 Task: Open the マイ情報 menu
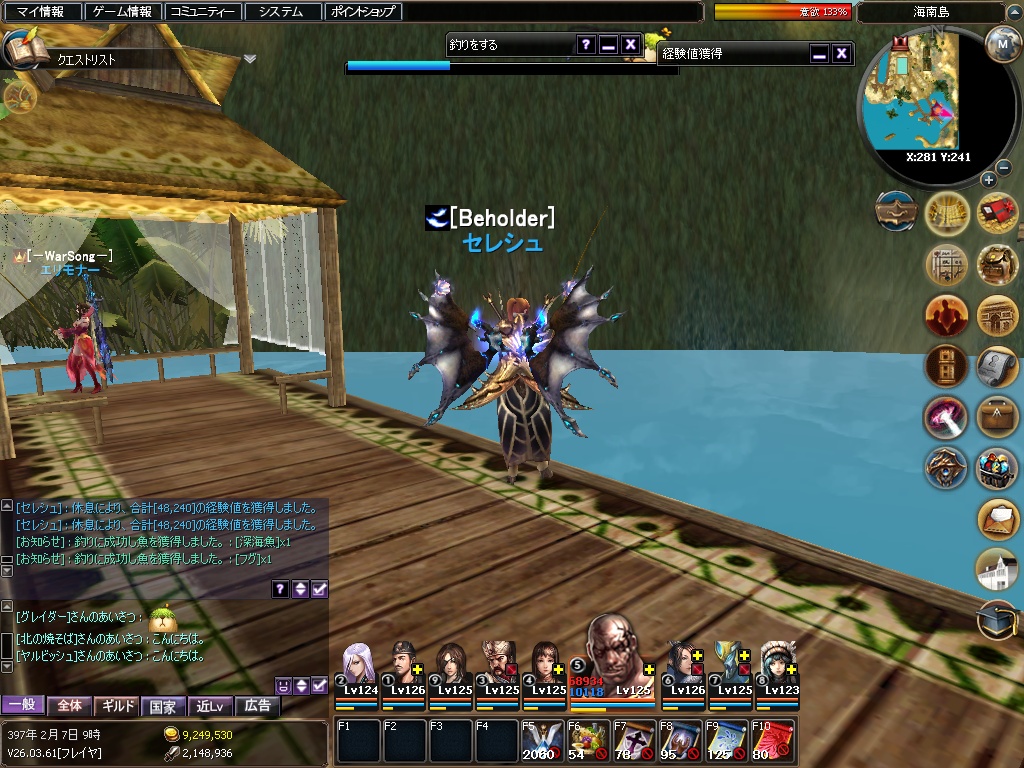click(x=41, y=12)
